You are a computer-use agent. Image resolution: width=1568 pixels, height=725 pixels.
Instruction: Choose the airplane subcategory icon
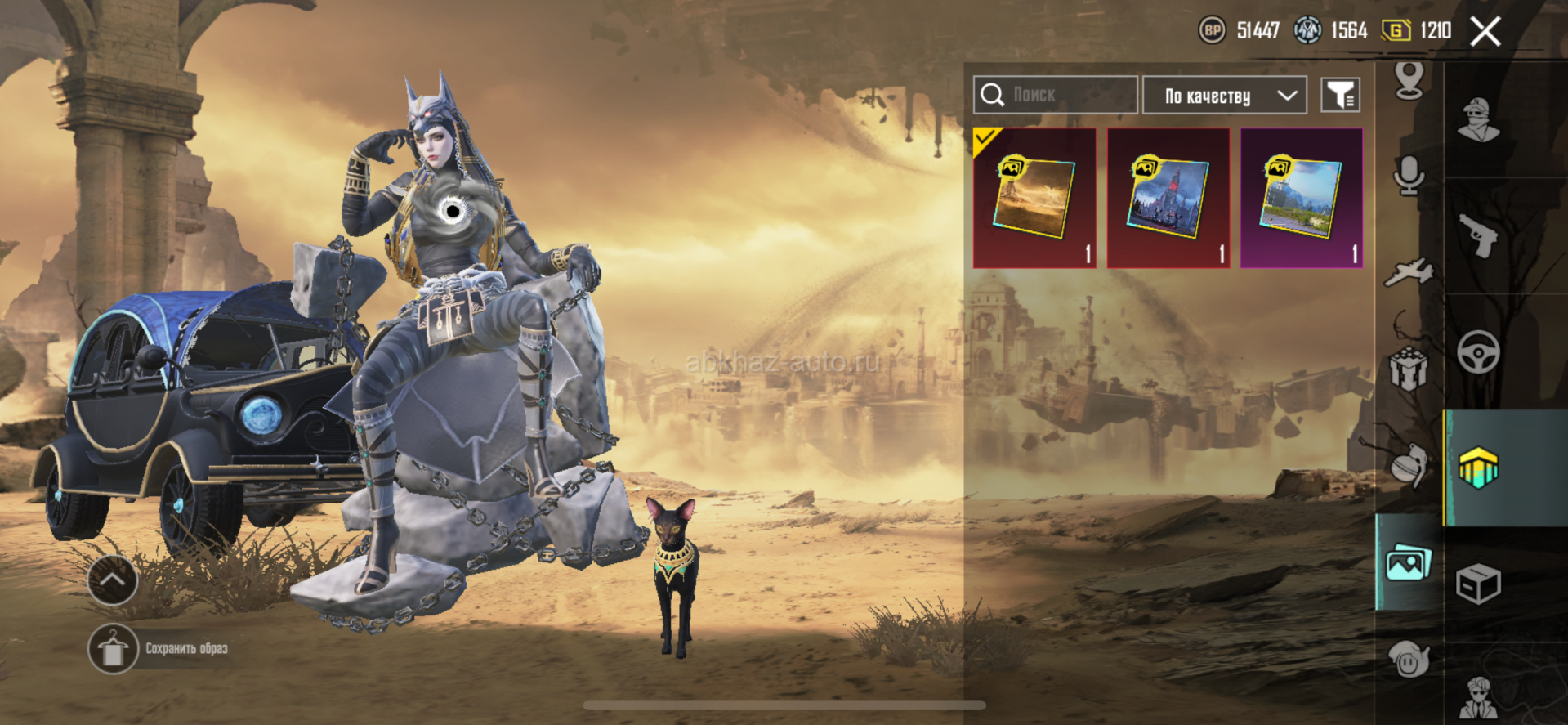pyautogui.click(x=1409, y=272)
